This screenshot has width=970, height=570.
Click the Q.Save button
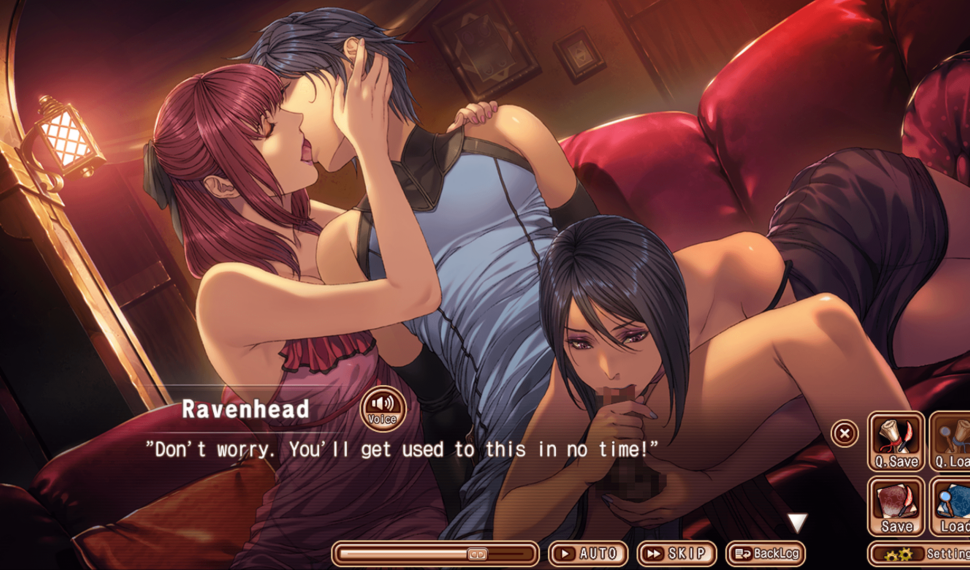pos(896,441)
